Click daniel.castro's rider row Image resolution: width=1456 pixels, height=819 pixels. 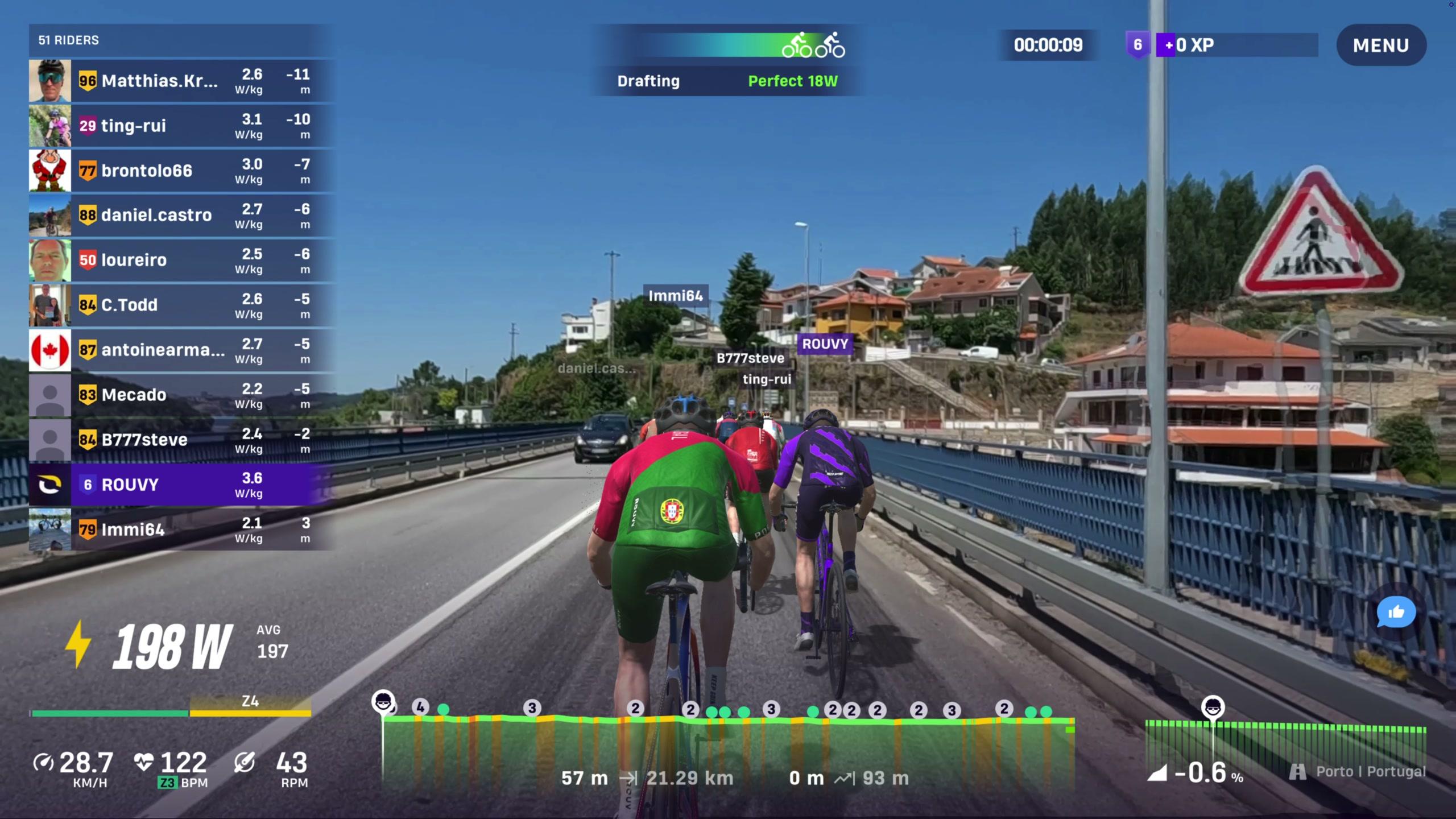[x=181, y=216]
